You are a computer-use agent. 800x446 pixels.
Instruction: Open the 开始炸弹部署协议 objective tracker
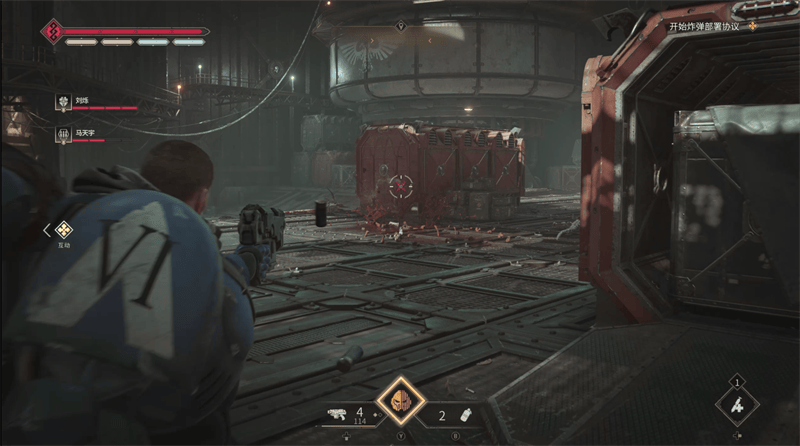click(x=710, y=26)
